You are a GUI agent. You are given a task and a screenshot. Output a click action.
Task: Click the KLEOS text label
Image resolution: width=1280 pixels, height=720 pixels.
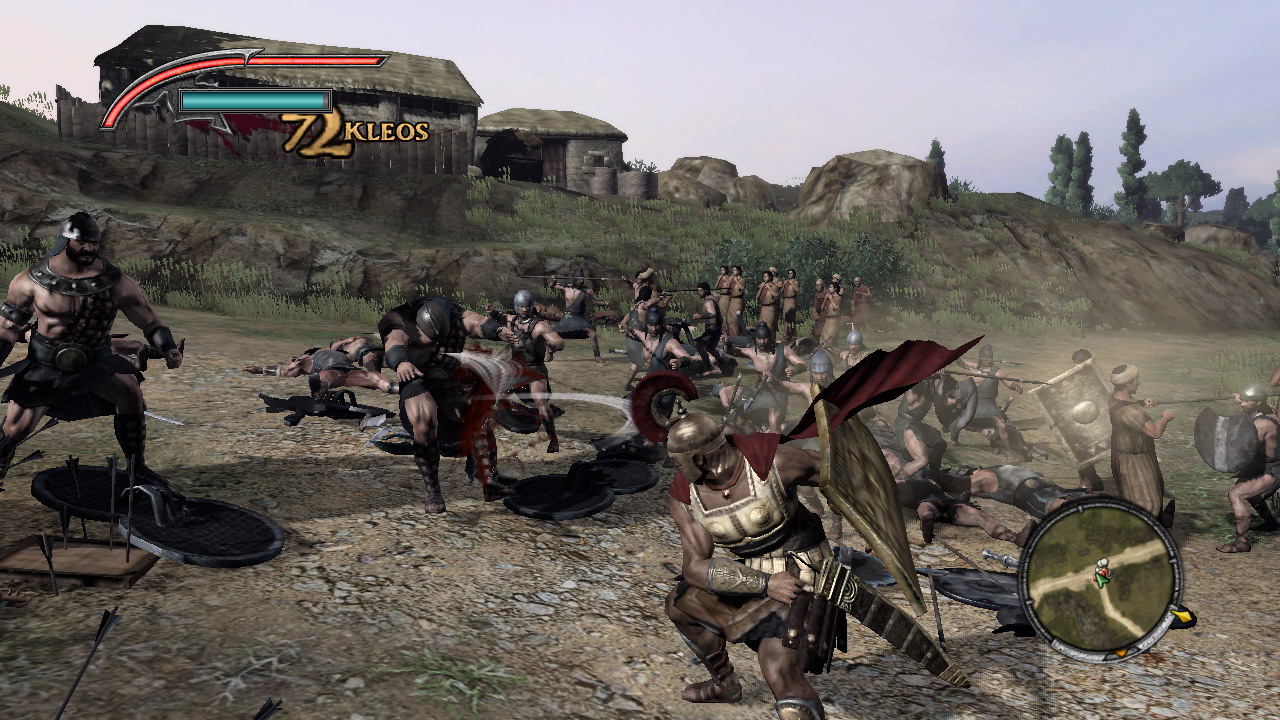[385, 130]
